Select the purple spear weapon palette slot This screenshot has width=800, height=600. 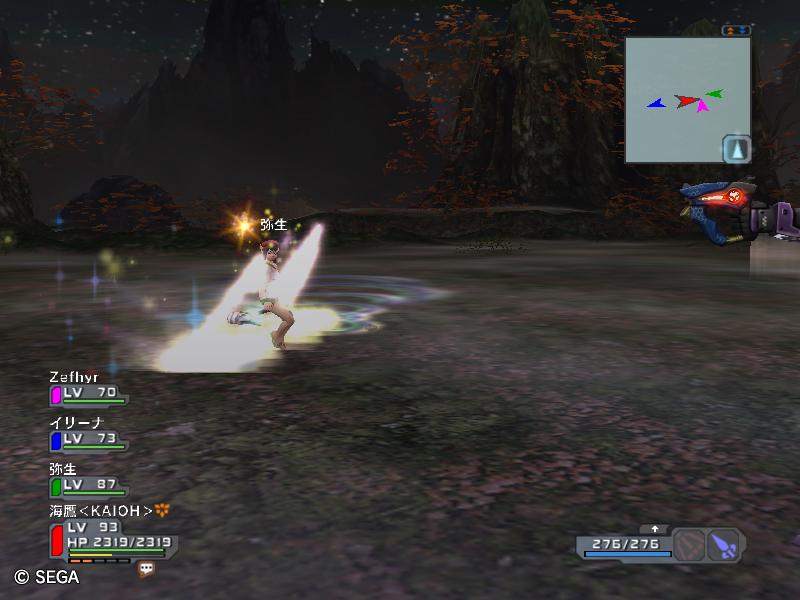(x=723, y=545)
